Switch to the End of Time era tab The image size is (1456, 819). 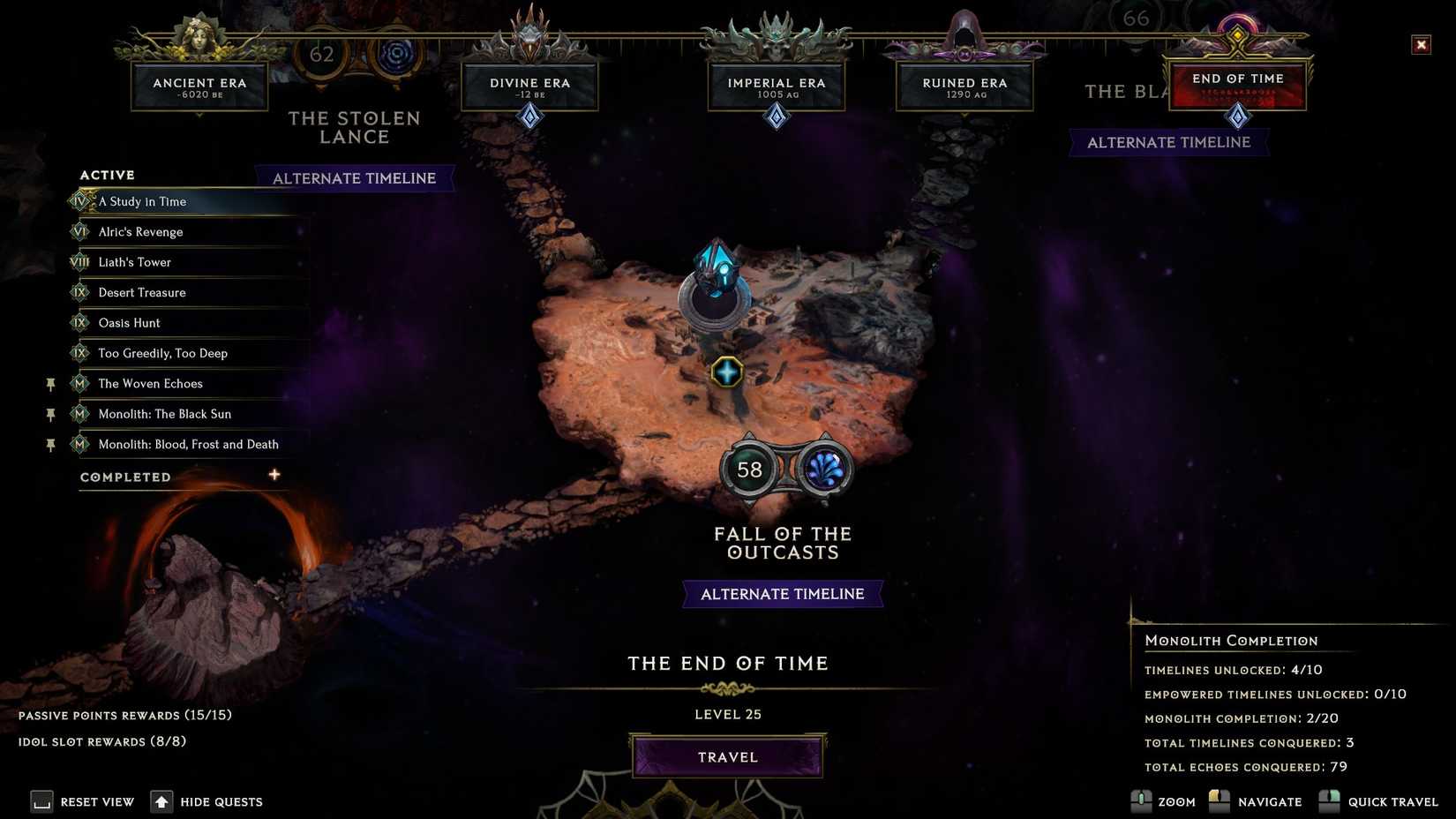(1237, 79)
